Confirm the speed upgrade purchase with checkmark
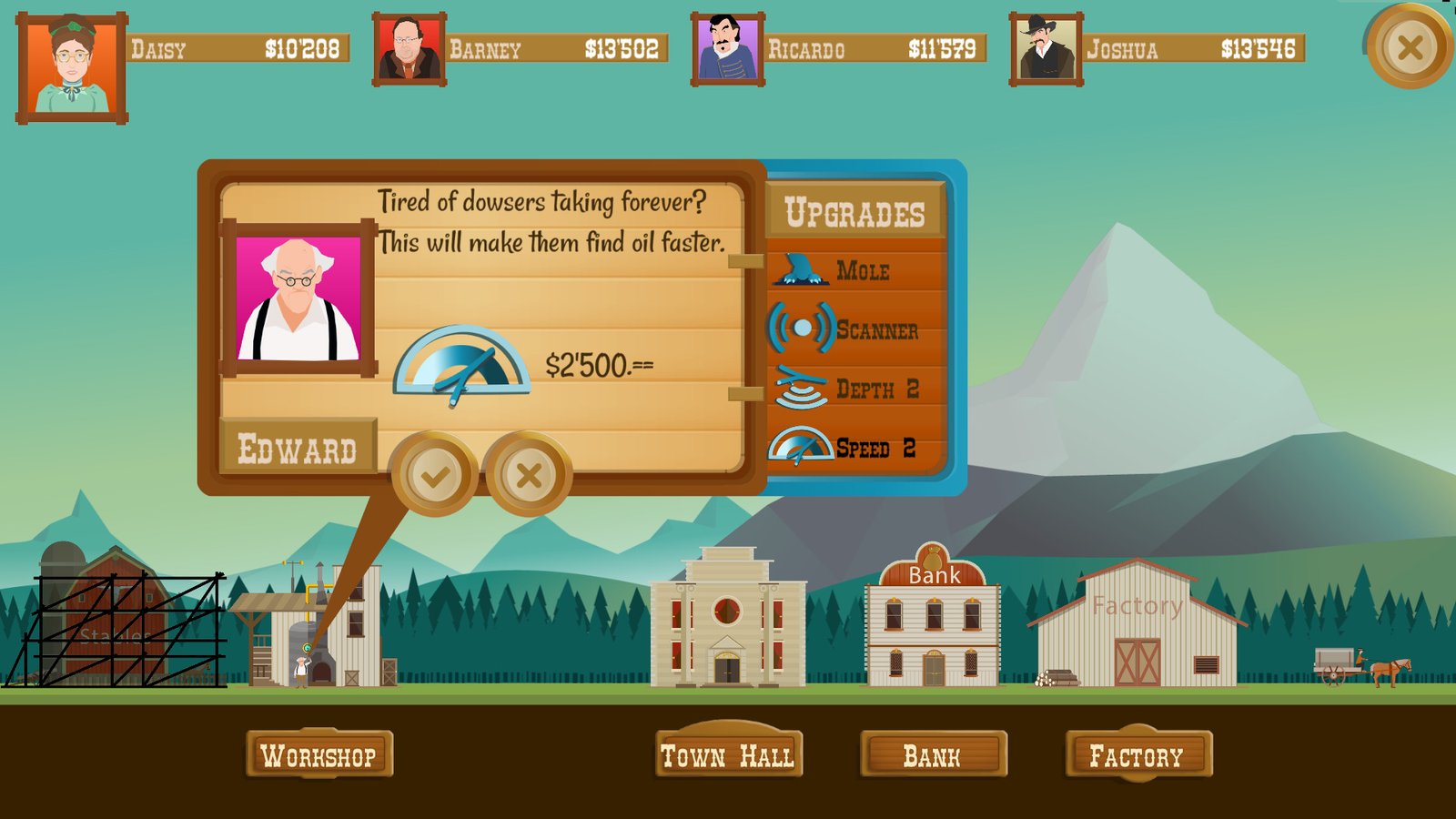1456x819 pixels. coord(434,474)
